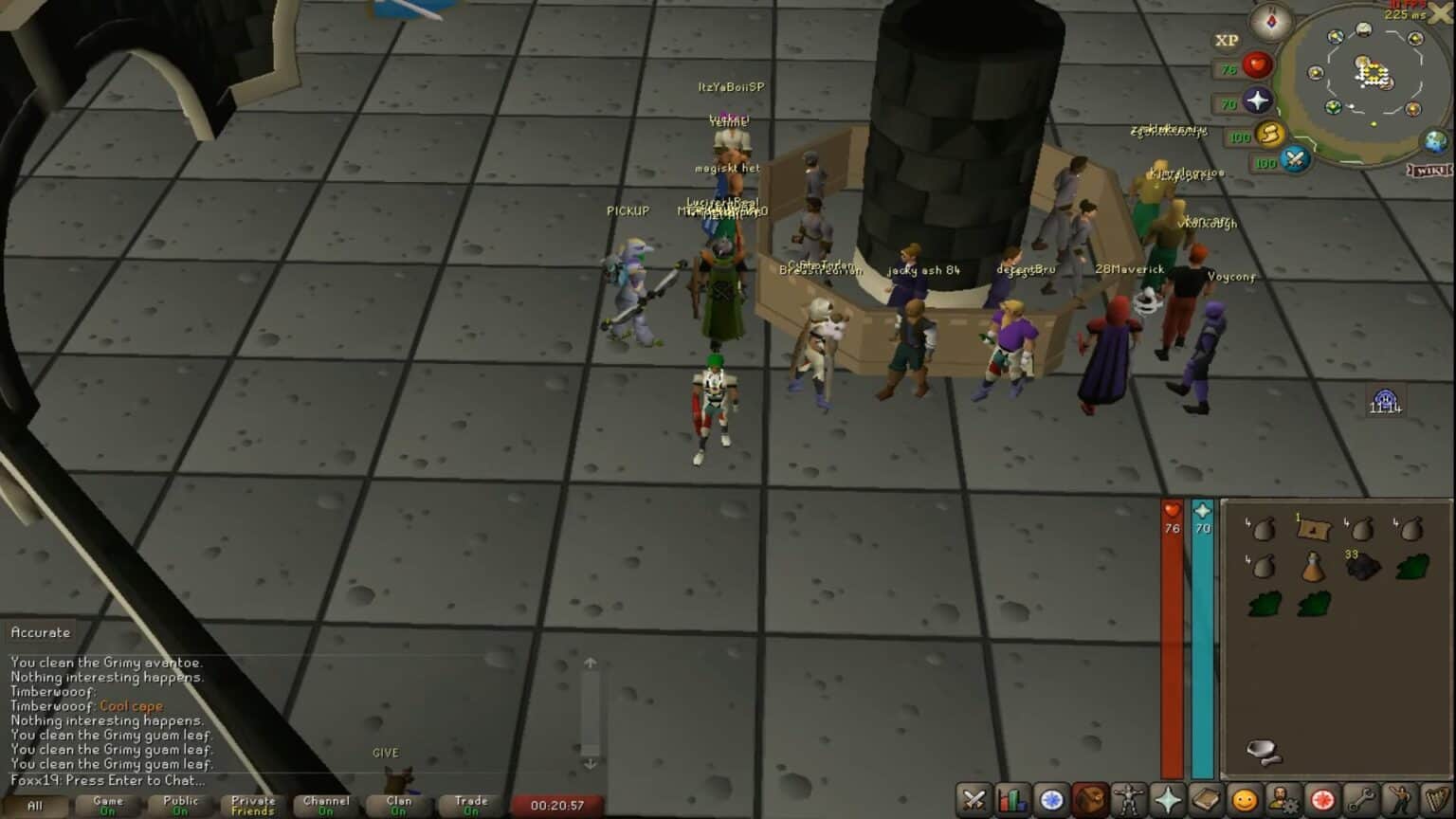1456x819 pixels.
Task: Toggle the Public chat filter
Action: coord(180,806)
